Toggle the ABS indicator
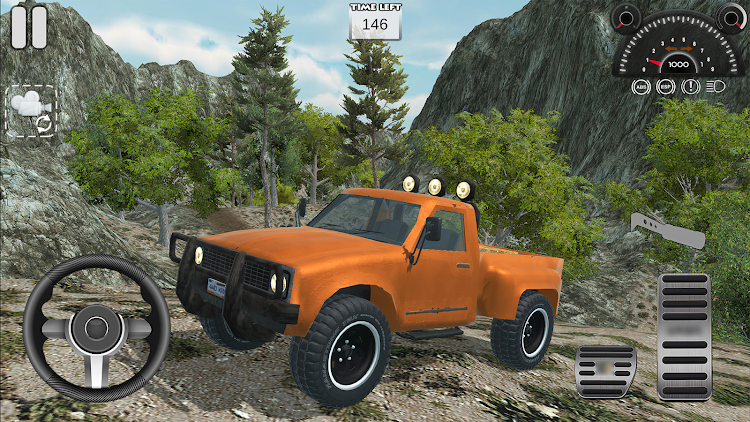 coord(641,87)
